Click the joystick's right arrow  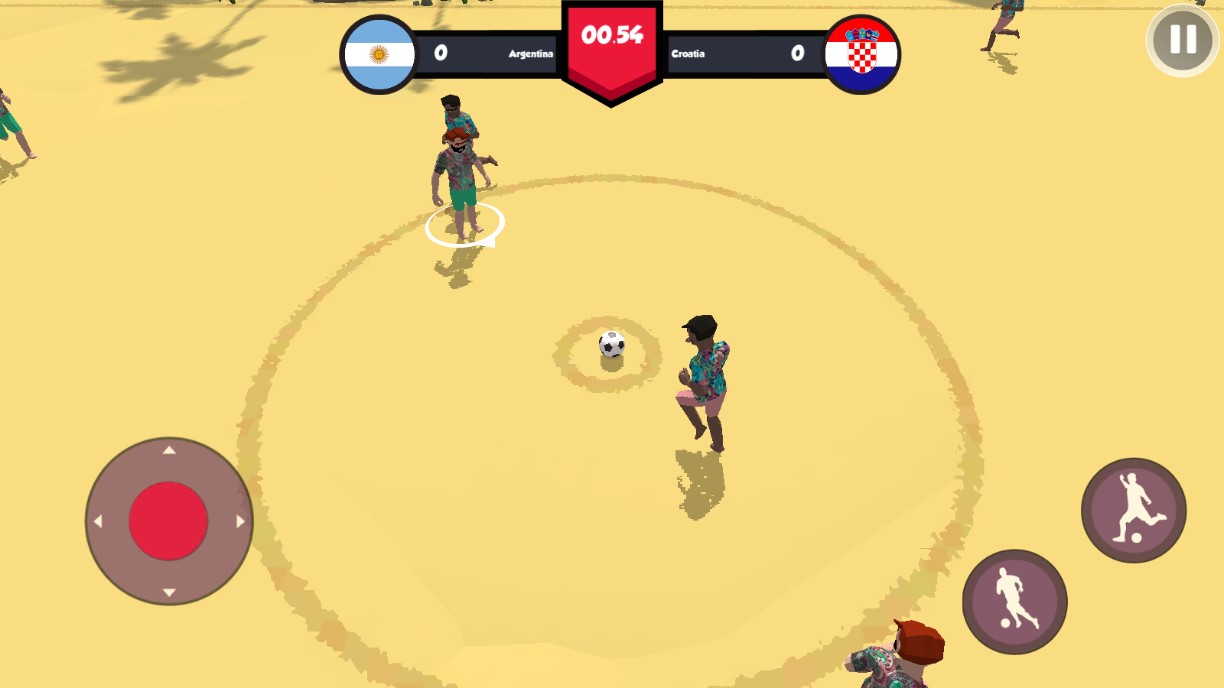(x=240, y=521)
